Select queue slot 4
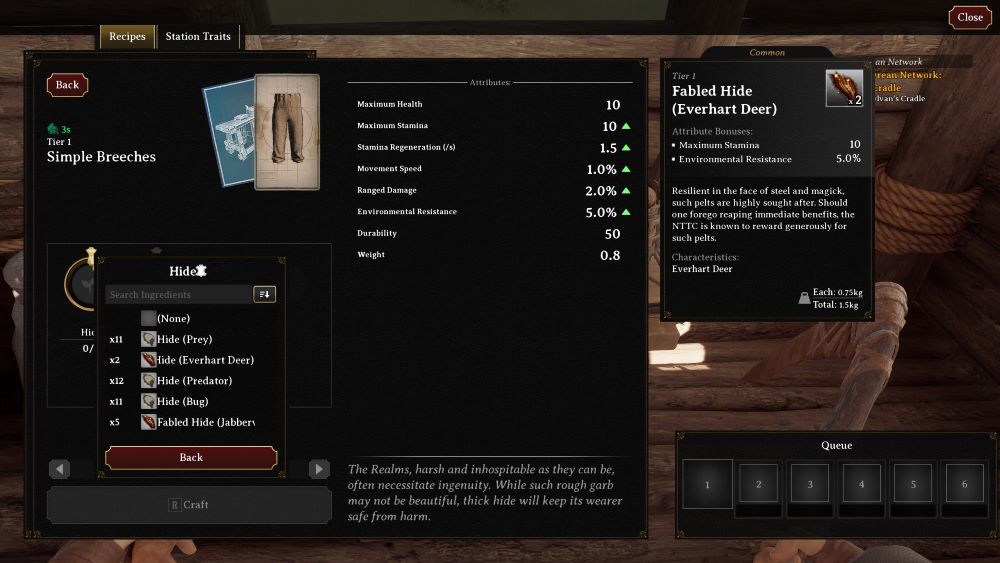Viewport: 1000px width, 563px height. click(861, 485)
